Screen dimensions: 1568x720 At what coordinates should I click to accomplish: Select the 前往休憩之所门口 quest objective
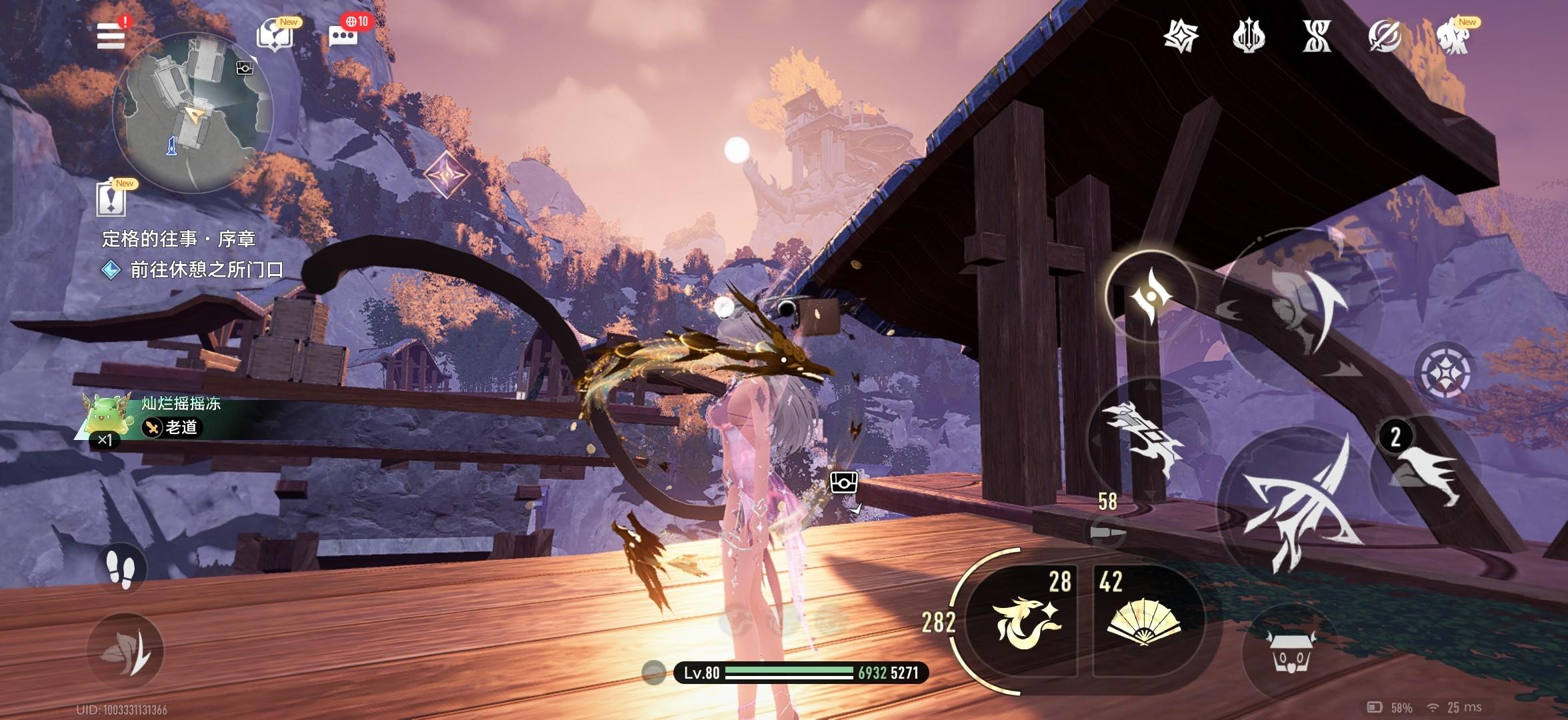[205, 270]
